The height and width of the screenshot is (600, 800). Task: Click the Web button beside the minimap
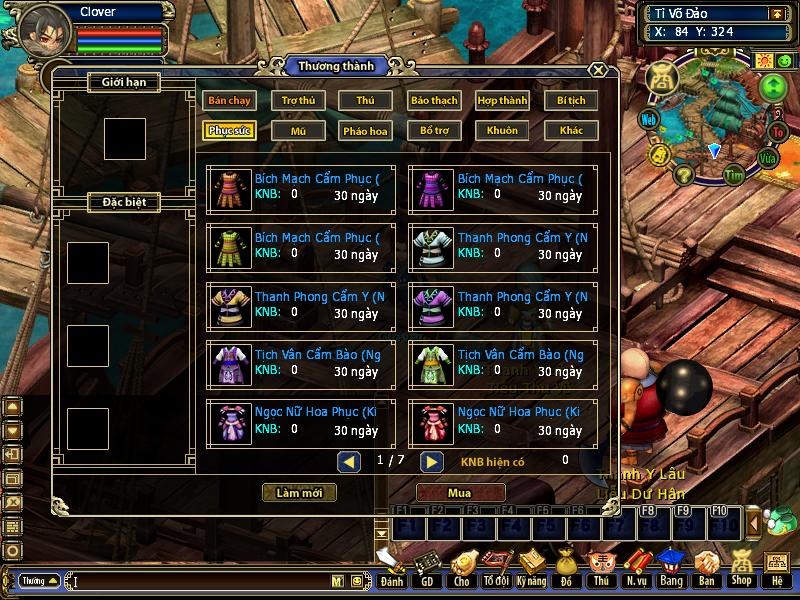pos(650,119)
